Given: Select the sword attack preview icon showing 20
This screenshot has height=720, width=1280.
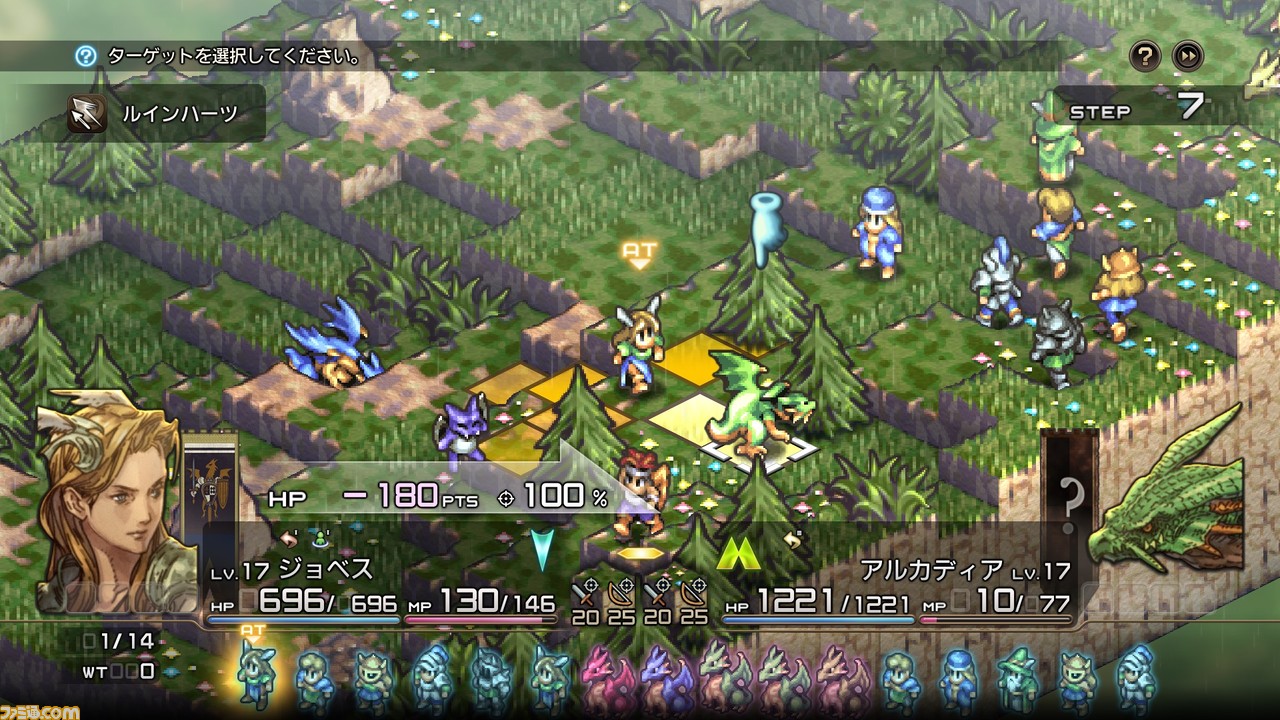Looking at the screenshot, I should click(x=583, y=594).
